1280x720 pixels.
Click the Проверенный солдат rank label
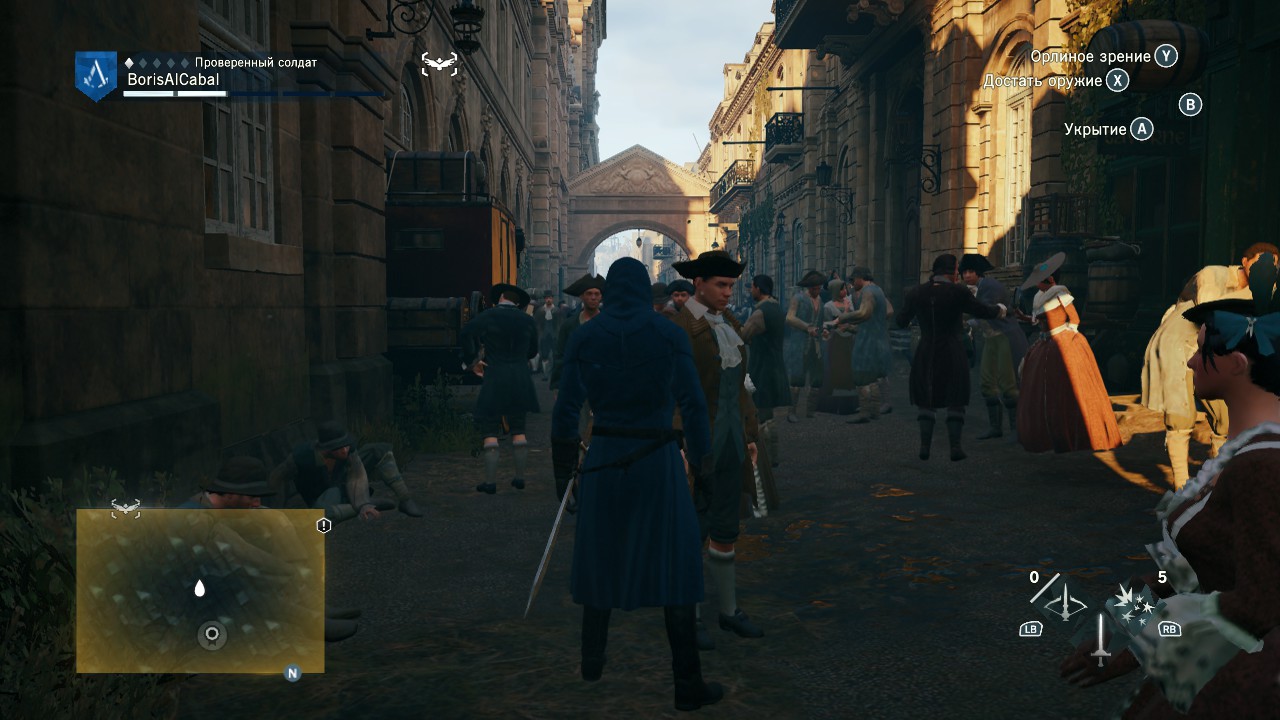(257, 62)
